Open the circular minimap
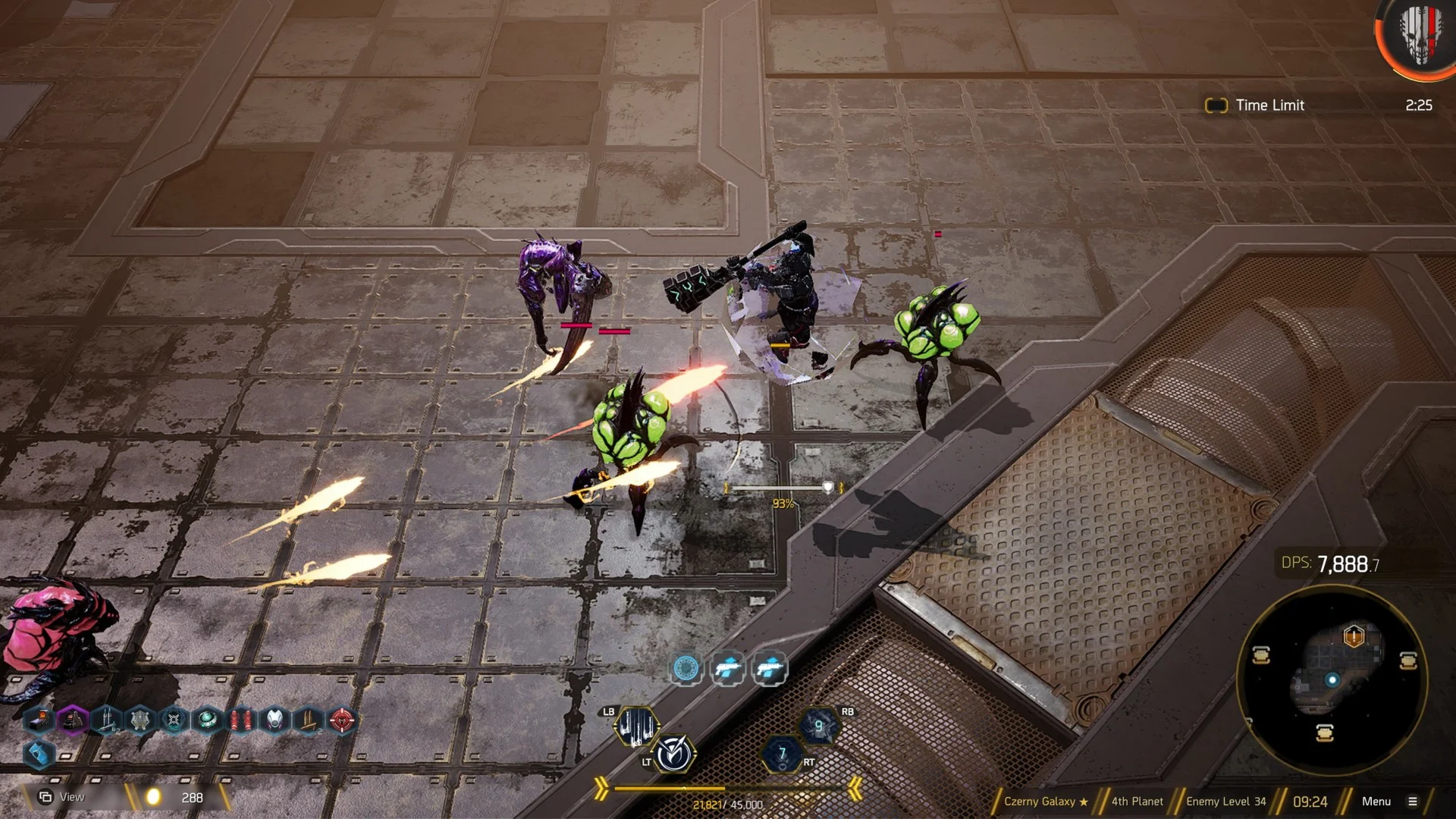Image resolution: width=1456 pixels, height=819 pixels. point(1332,680)
